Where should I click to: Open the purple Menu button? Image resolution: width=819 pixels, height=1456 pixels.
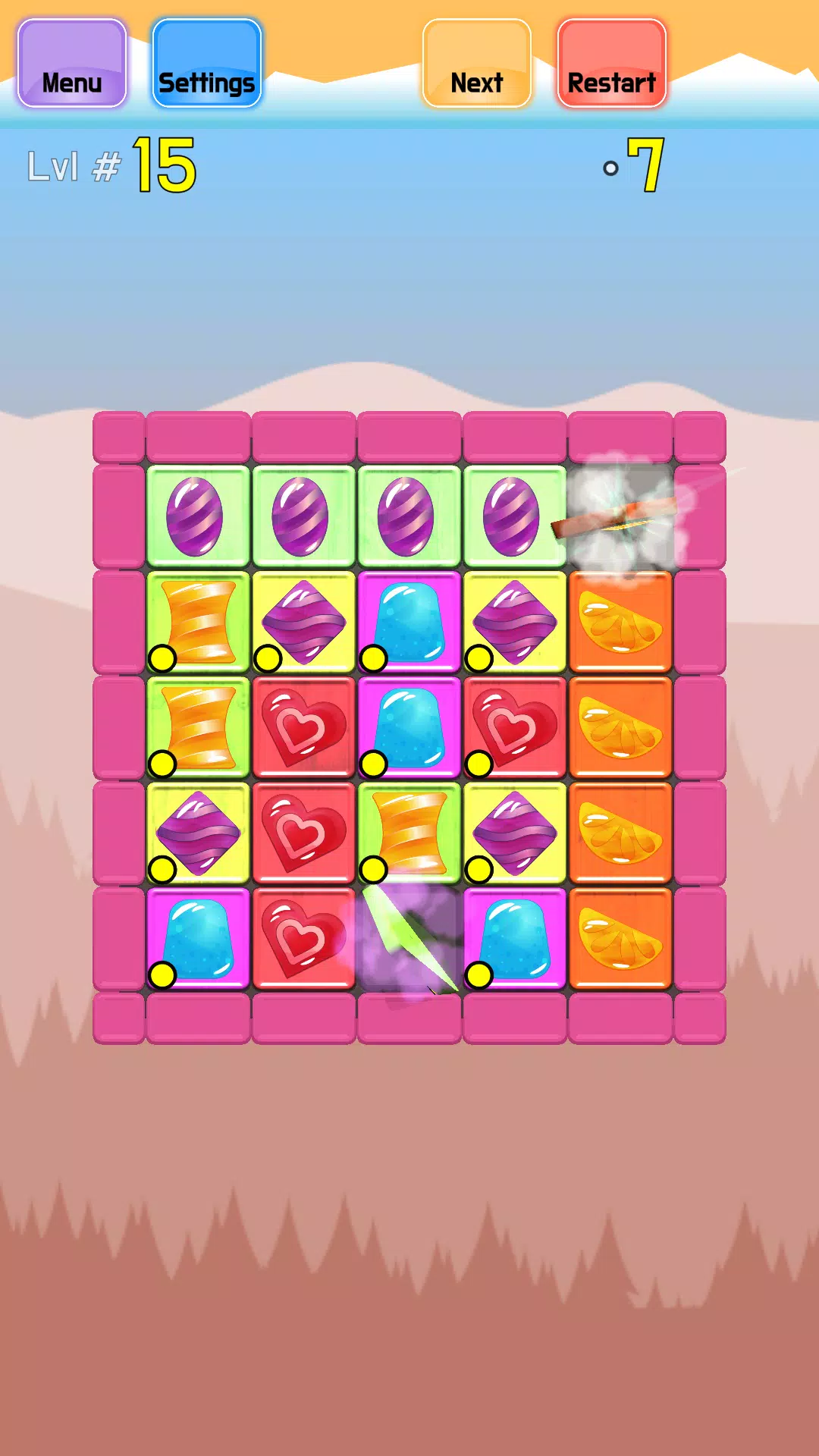click(72, 64)
